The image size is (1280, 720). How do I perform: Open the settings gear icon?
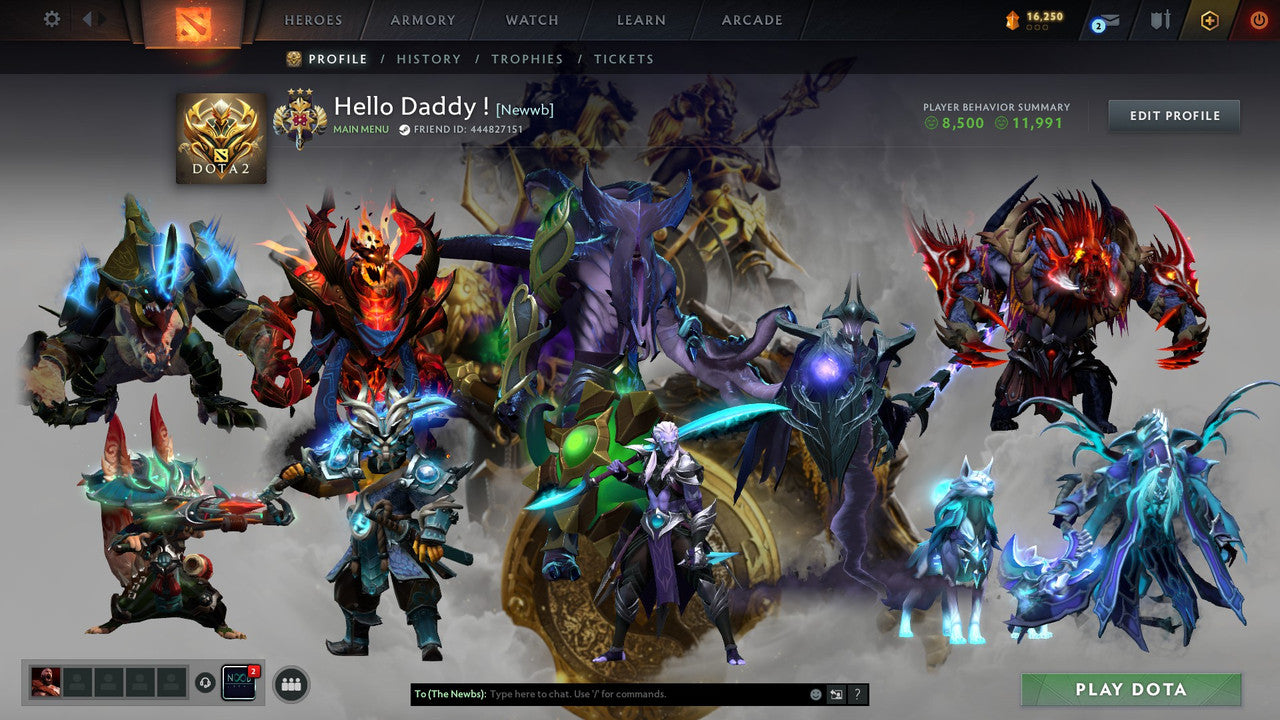click(52, 19)
